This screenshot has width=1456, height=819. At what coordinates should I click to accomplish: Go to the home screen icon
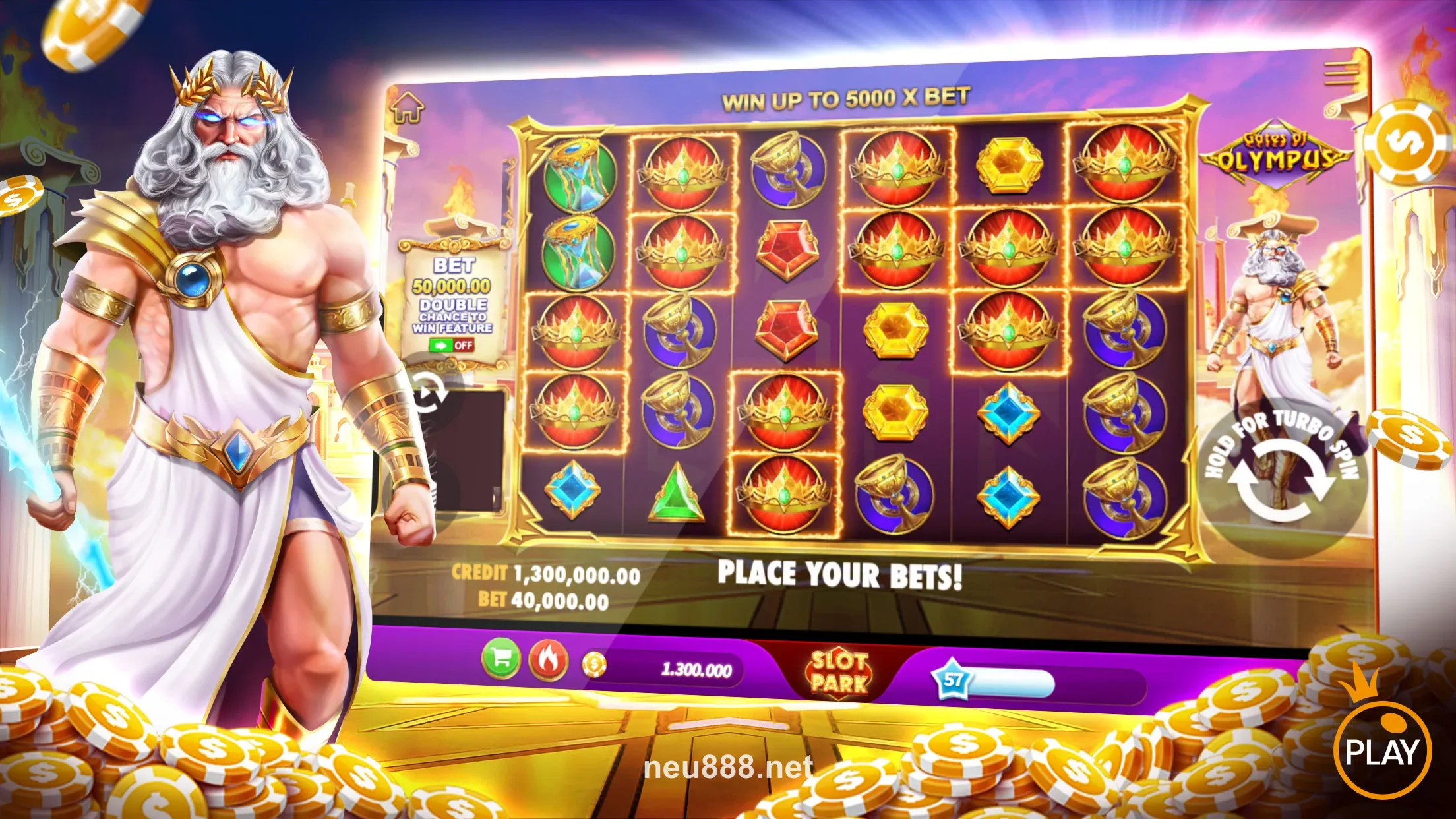[x=407, y=107]
